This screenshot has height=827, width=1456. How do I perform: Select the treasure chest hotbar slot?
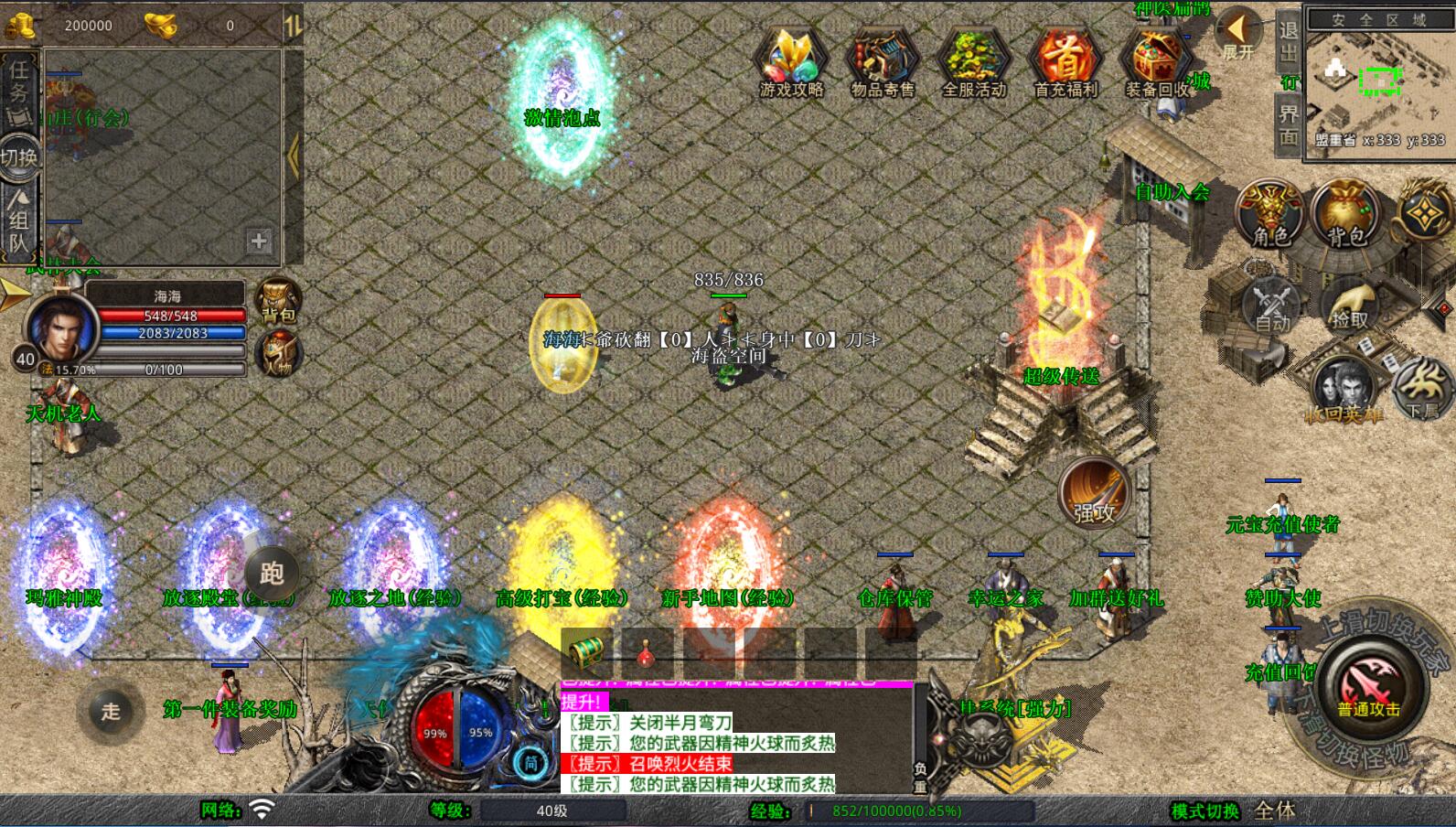coord(587,652)
